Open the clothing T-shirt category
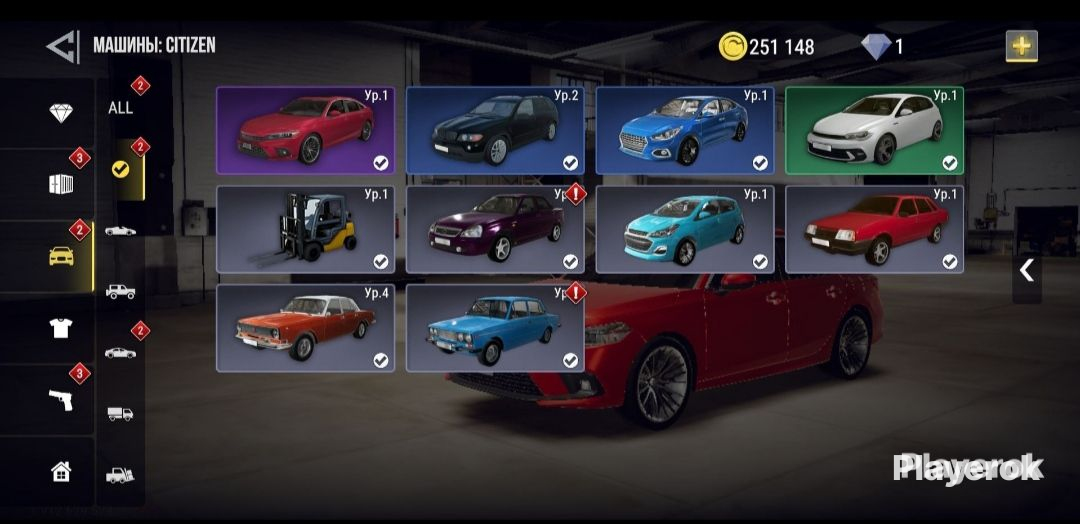Screen dimensions: 1080x524 (x=61, y=328)
